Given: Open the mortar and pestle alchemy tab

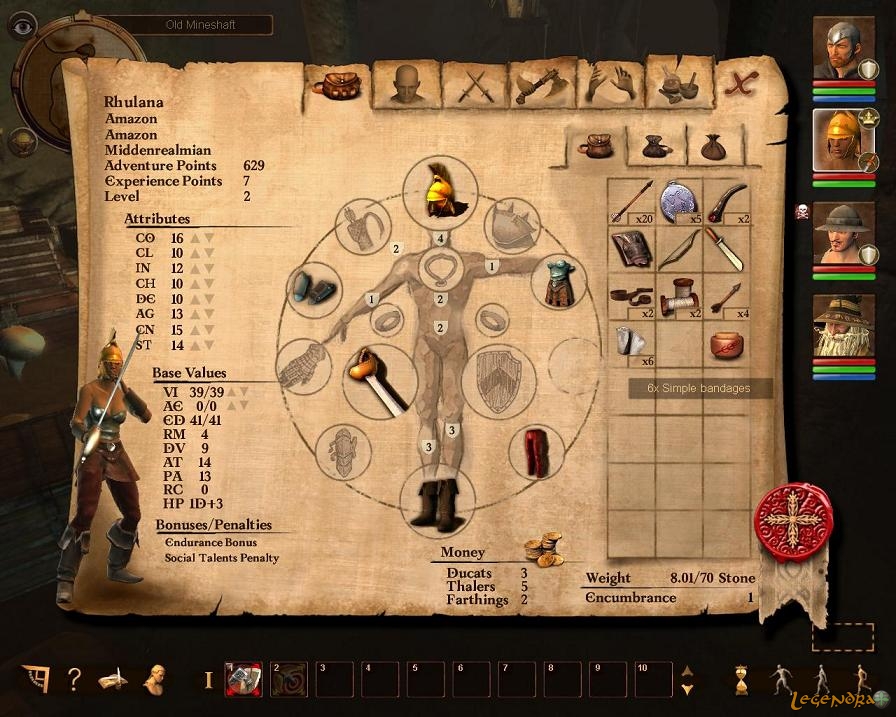Looking at the screenshot, I should pyautogui.click(x=677, y=84).
